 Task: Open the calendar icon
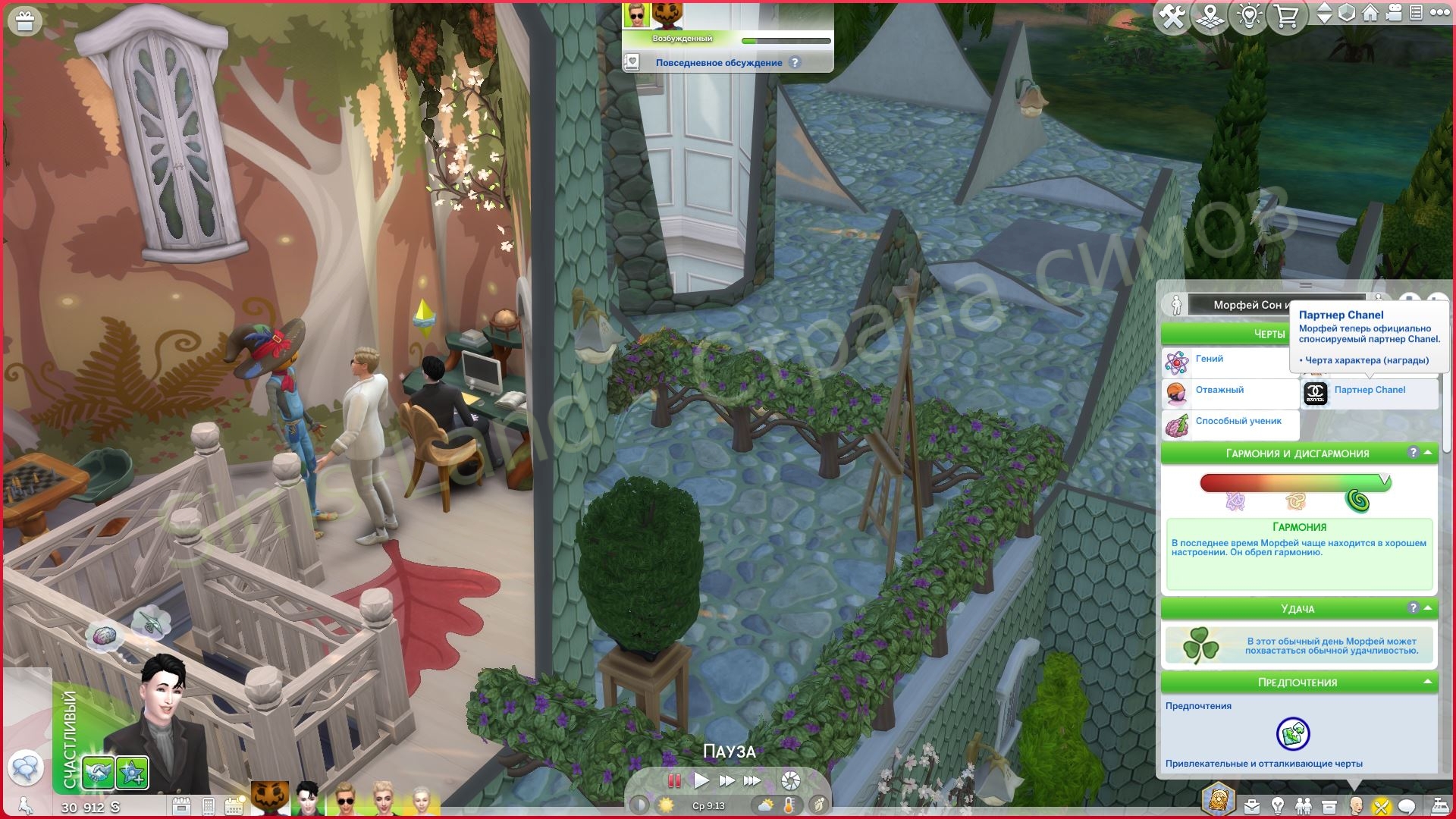[181, 805]
